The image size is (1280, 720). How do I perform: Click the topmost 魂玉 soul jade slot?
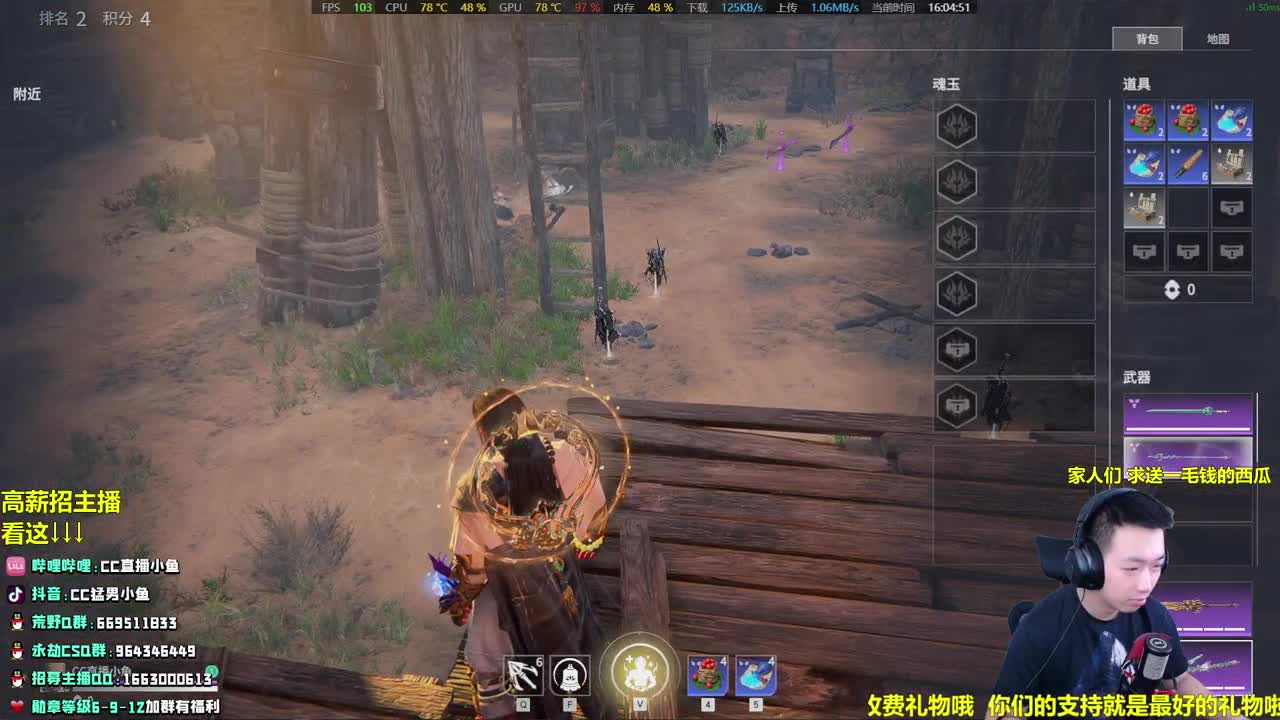tap(957, 124)
